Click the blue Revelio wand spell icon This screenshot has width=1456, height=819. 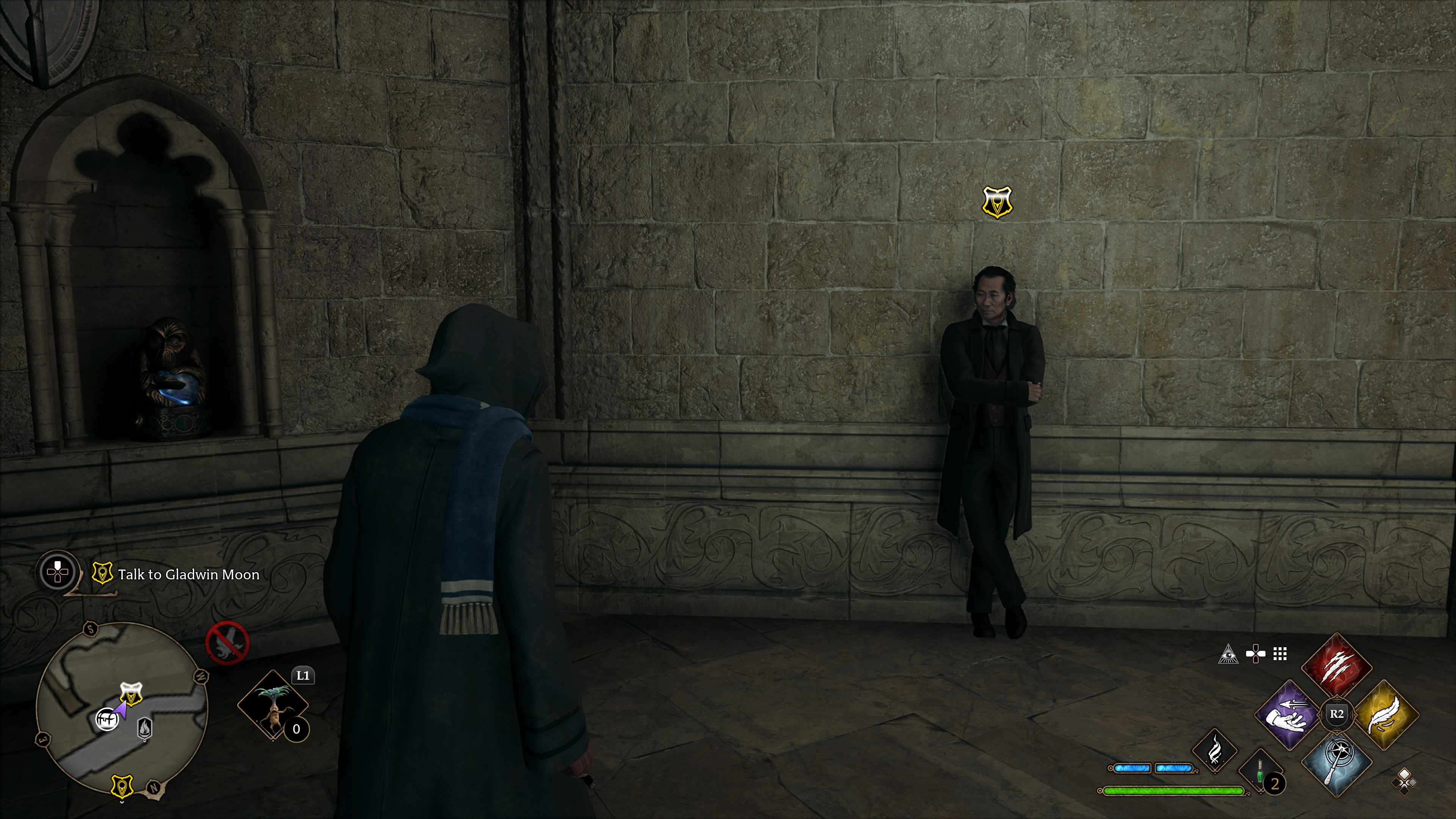[1337, 764]
